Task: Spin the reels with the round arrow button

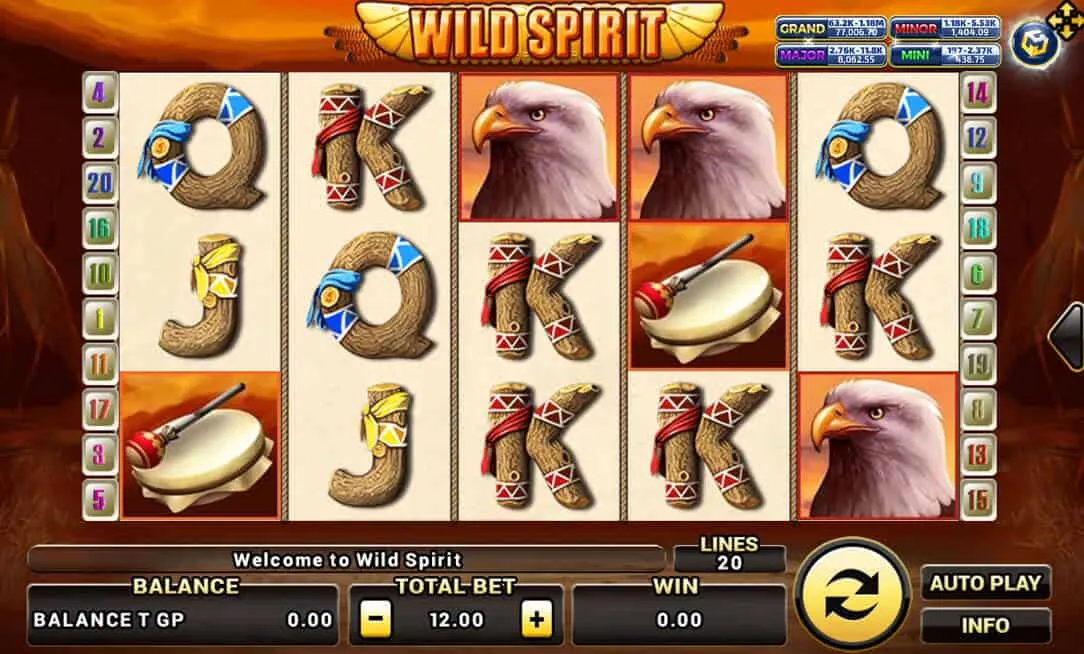Action: tap(849, 598)
